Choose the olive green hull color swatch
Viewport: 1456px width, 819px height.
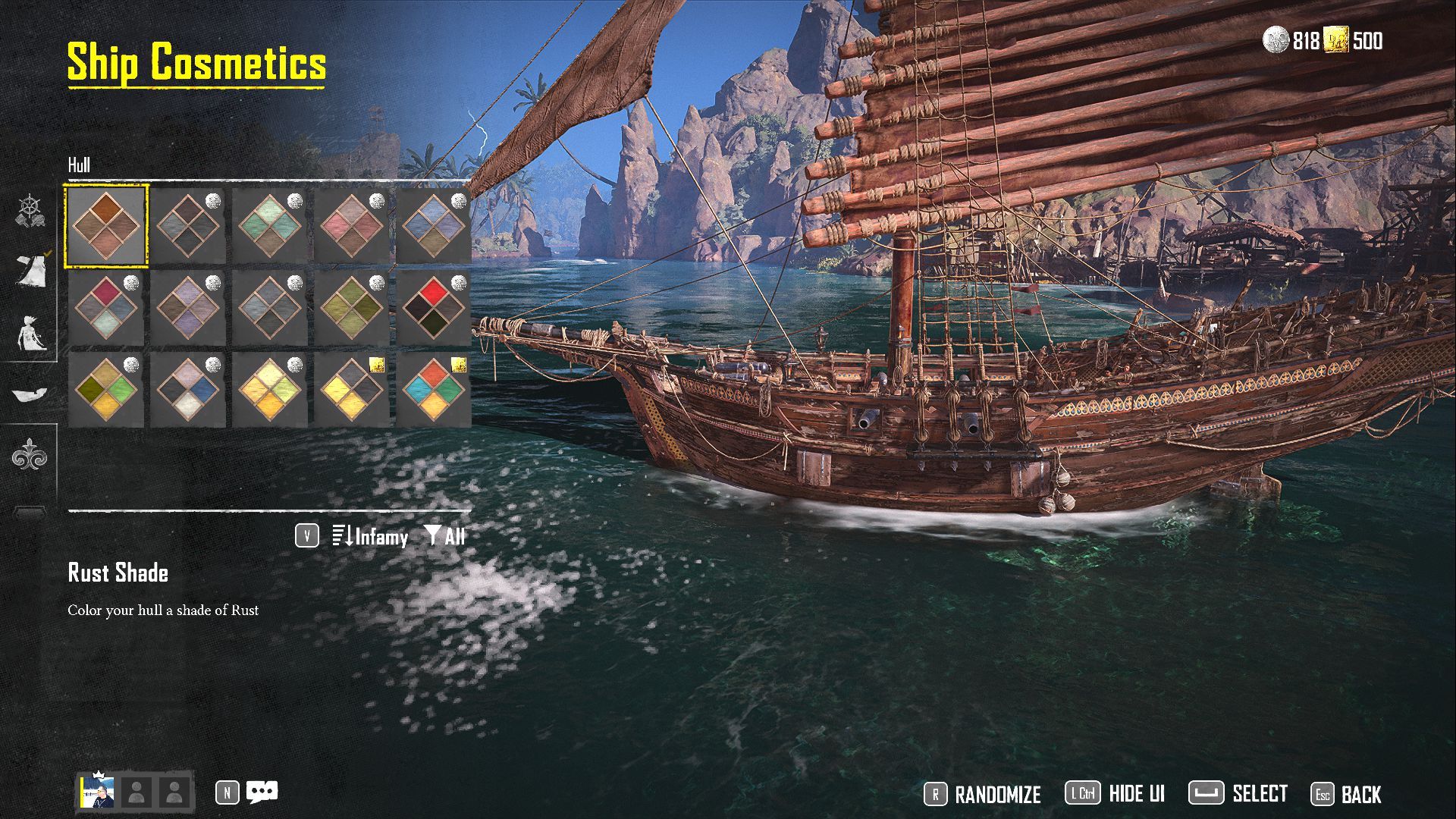click(x=352, y=307)
